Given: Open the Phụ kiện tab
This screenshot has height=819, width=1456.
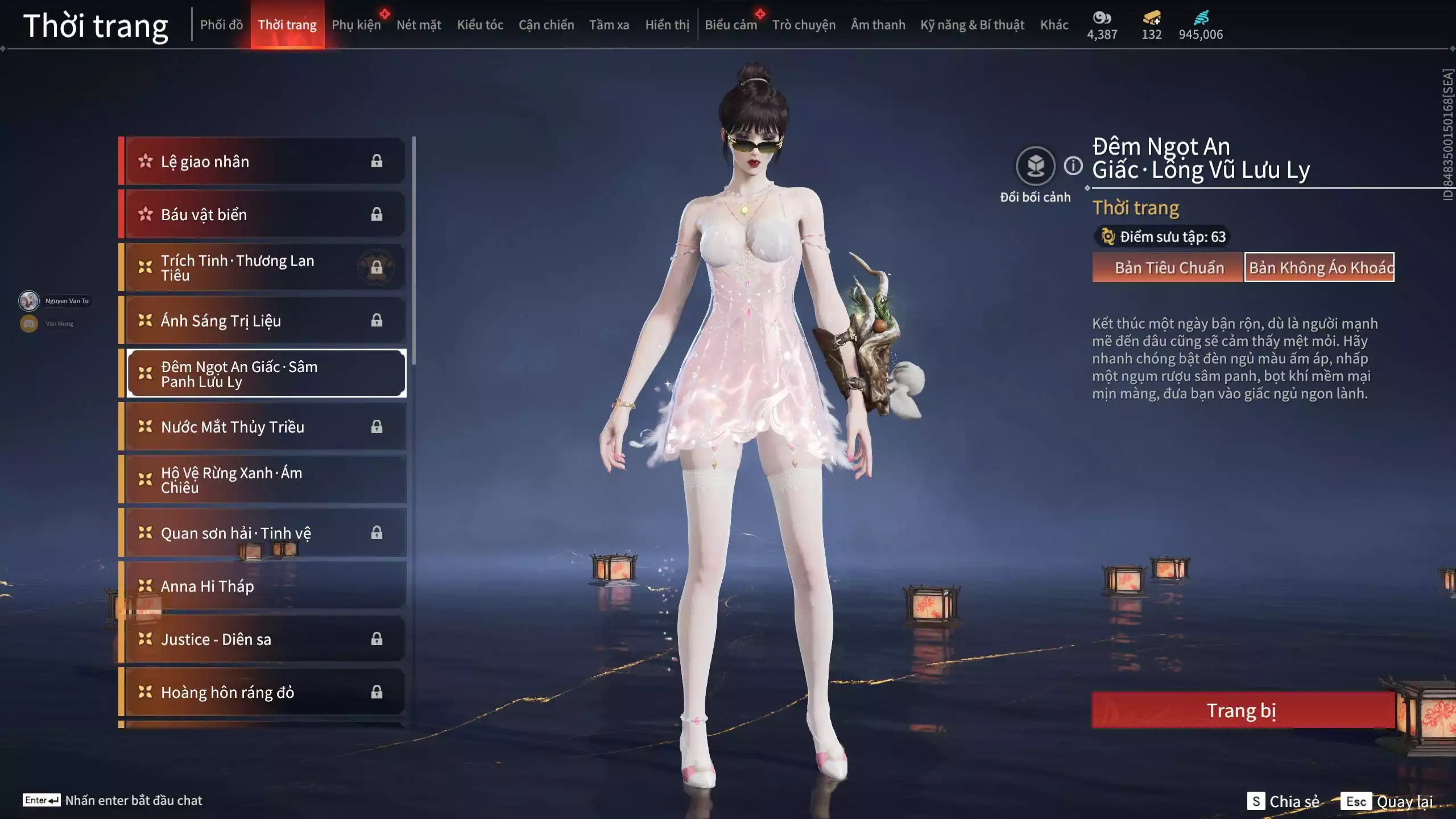Looking at the screenshot, I should point(356,25).
